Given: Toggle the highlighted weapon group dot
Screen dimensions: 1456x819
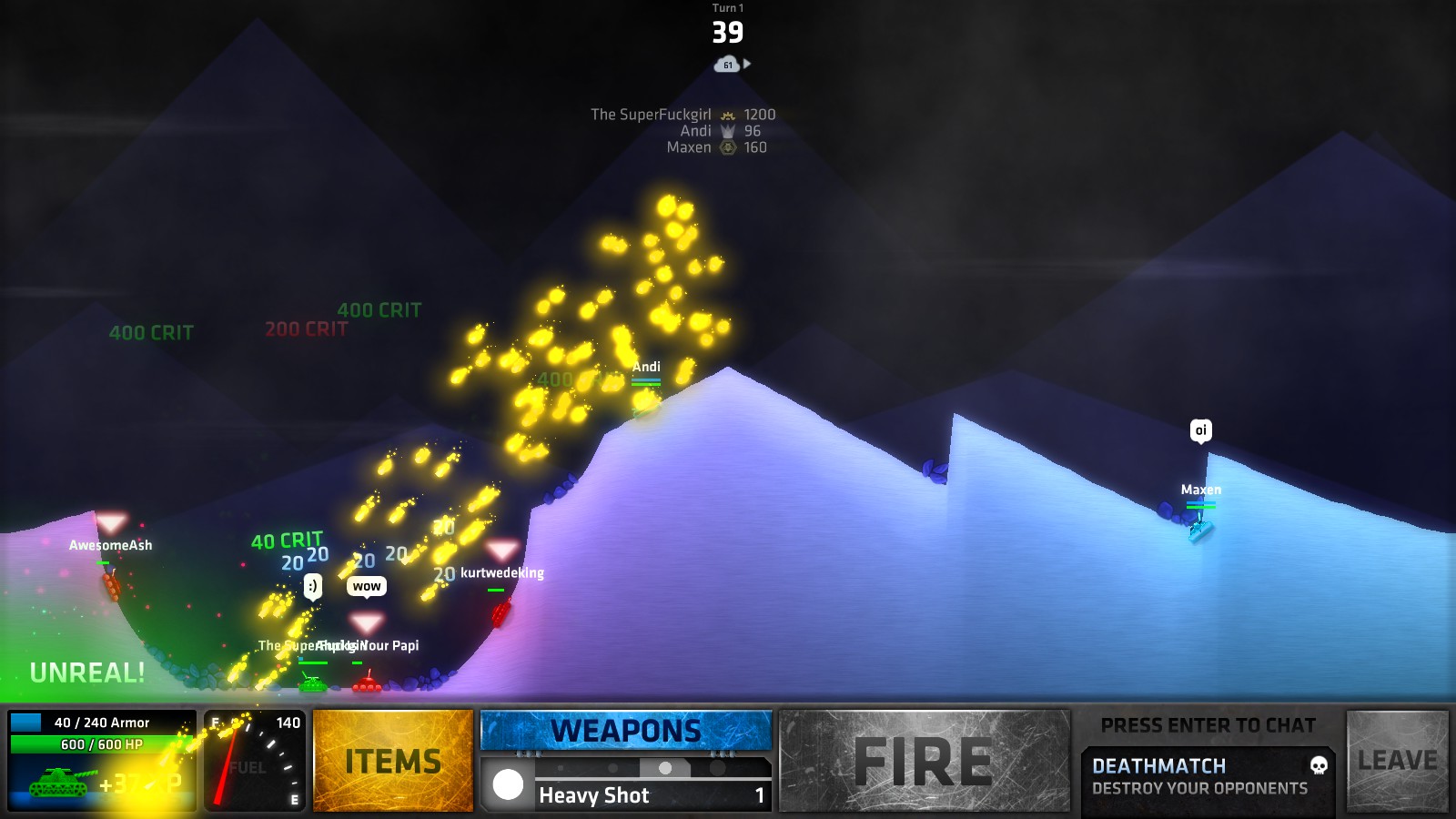Looking at the screenshot, I should (x=664, y=769).
